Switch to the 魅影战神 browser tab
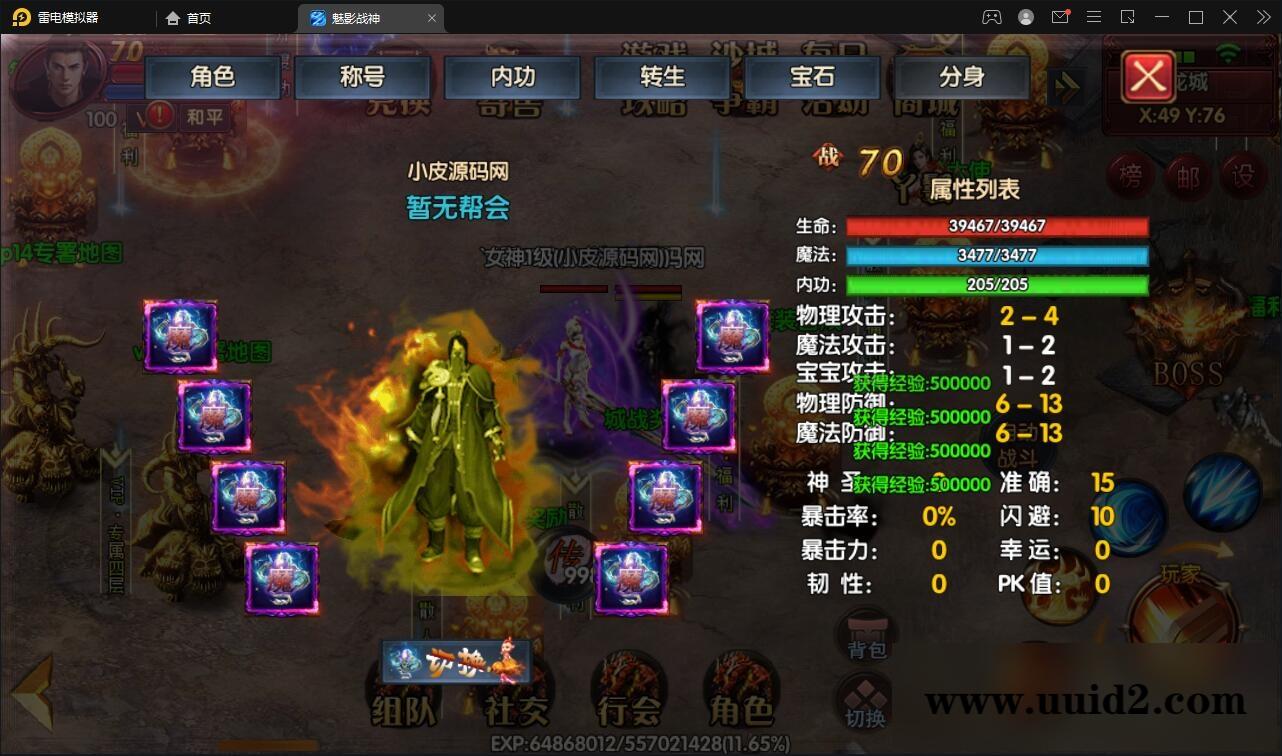 (360, 17)
